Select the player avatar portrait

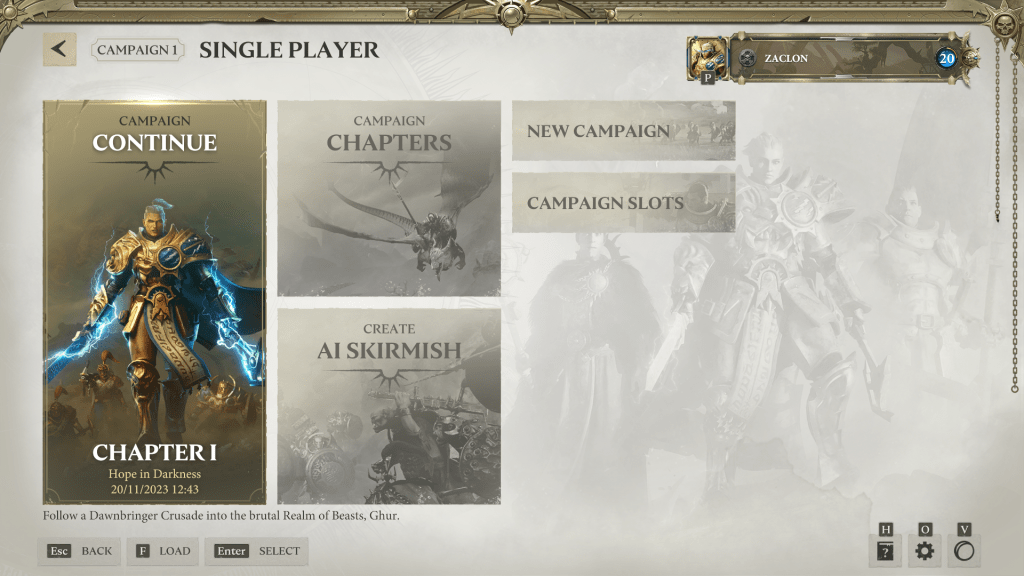pyautogui.click(x=707, y=58)
